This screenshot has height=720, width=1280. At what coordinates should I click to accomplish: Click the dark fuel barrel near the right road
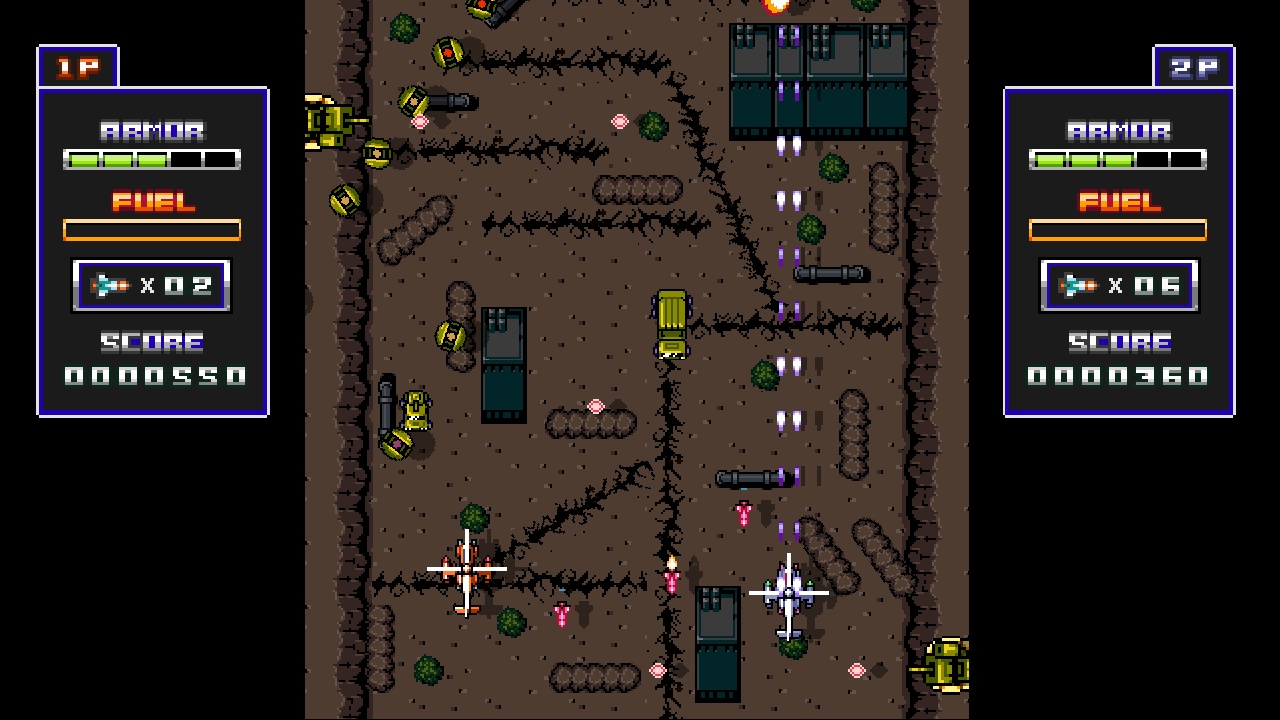(x=834, y=273)
